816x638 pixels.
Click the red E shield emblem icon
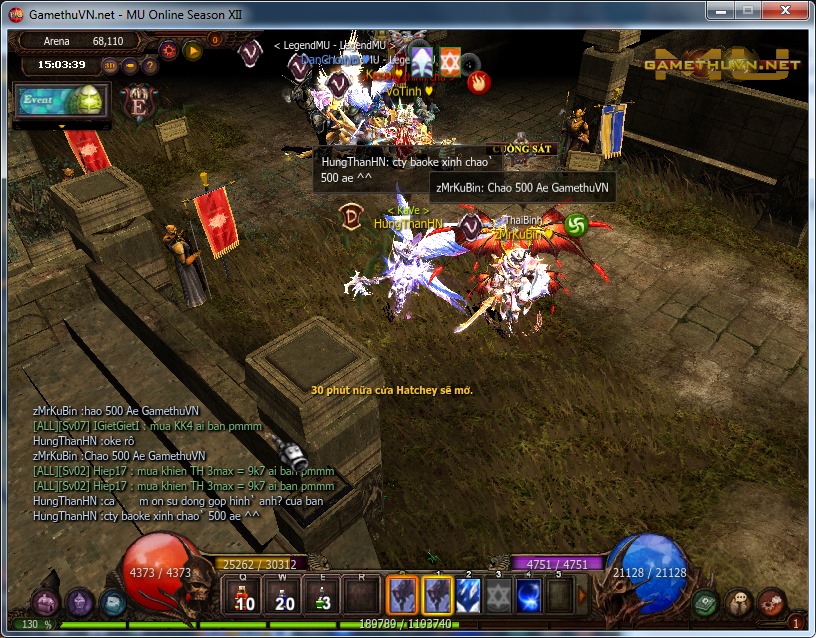point(137,101)
